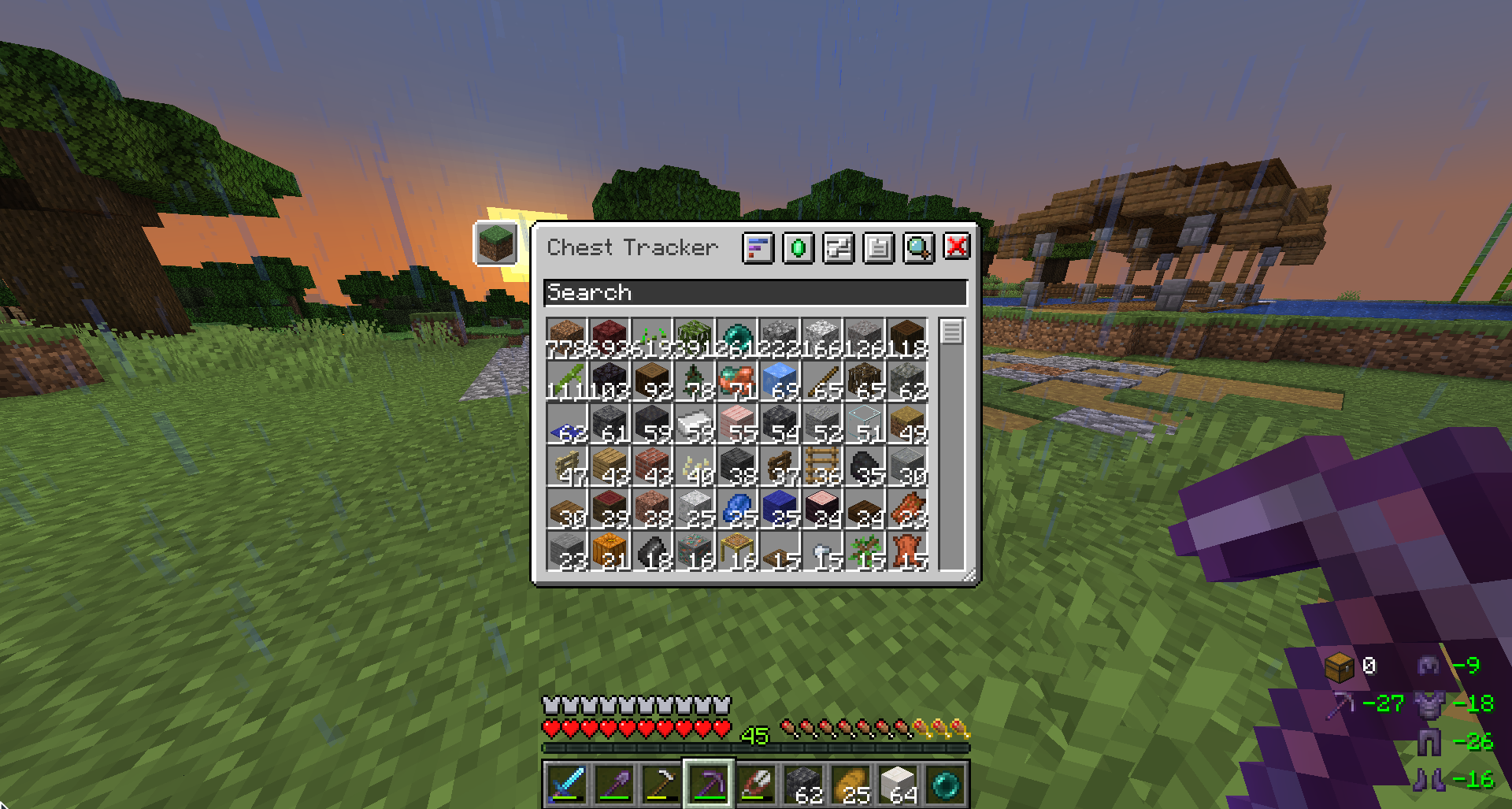Select the memory connections icon in the toolbar
1512x809 pixels.
coord(837,247)
